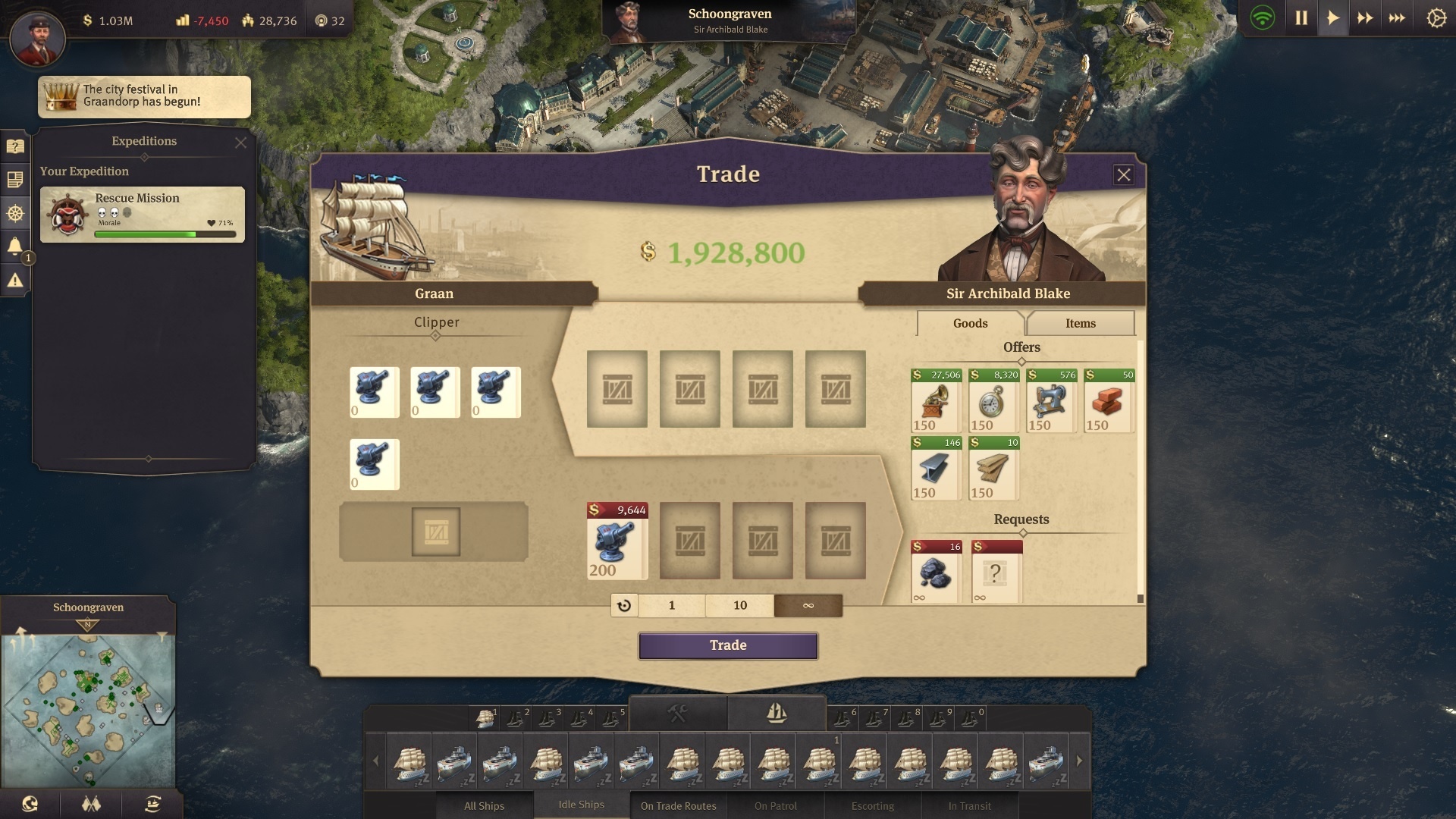Screen dimensions: 1456x819
Task: Switch to the Items tab
Action: click(1080, 323)
